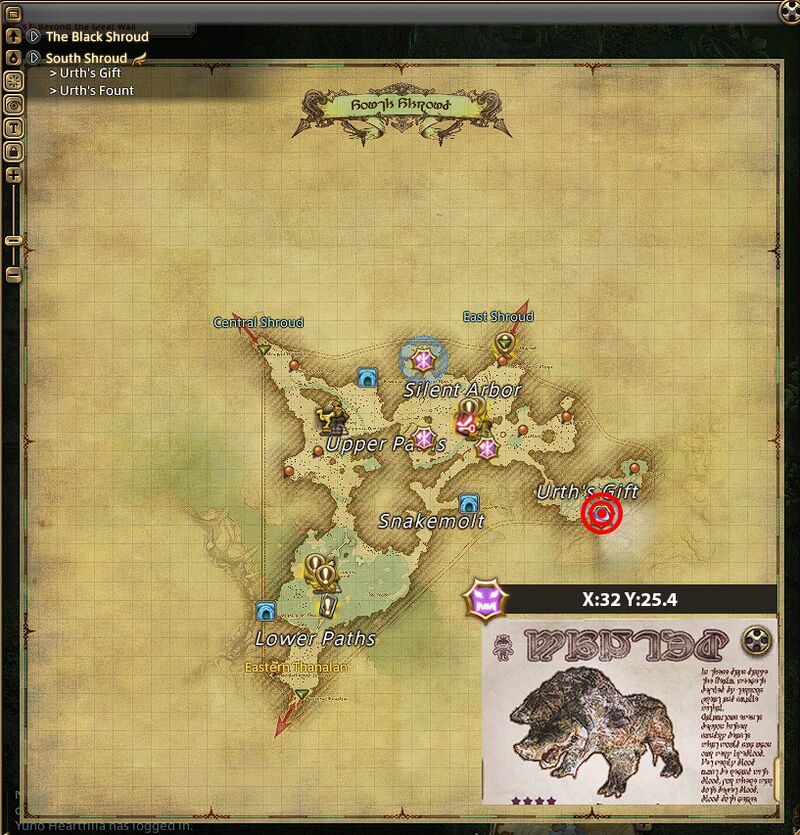This screenshot has width=800, height=835.
Task: Click the map zoom slider handle
Action: (x=14, y=240)
